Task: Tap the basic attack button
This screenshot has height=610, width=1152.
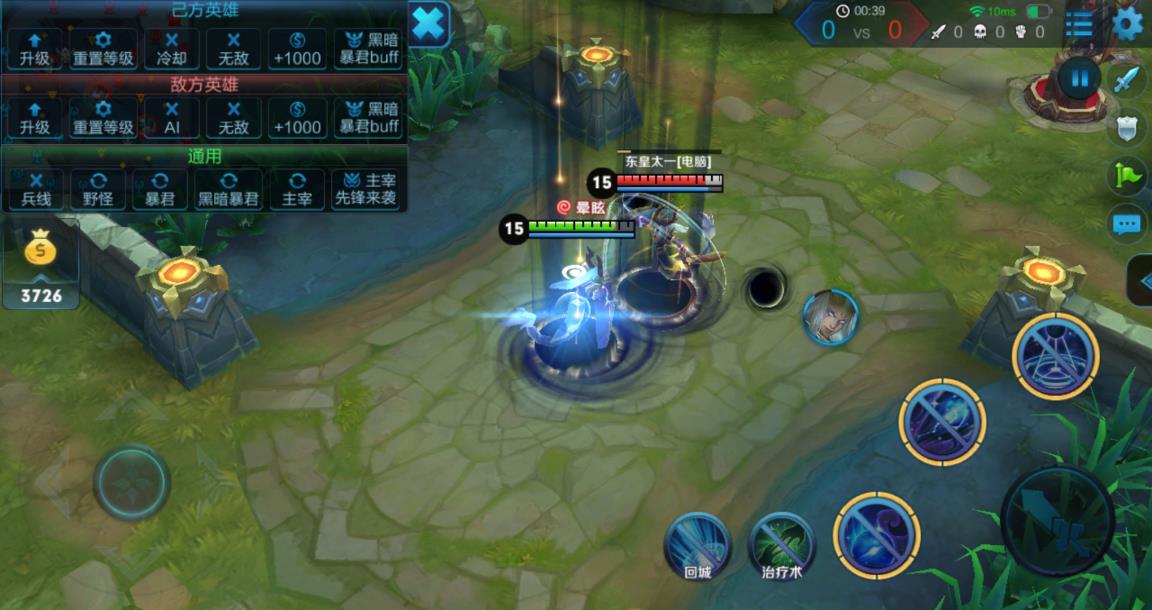Action: (x=1057, y=521)
